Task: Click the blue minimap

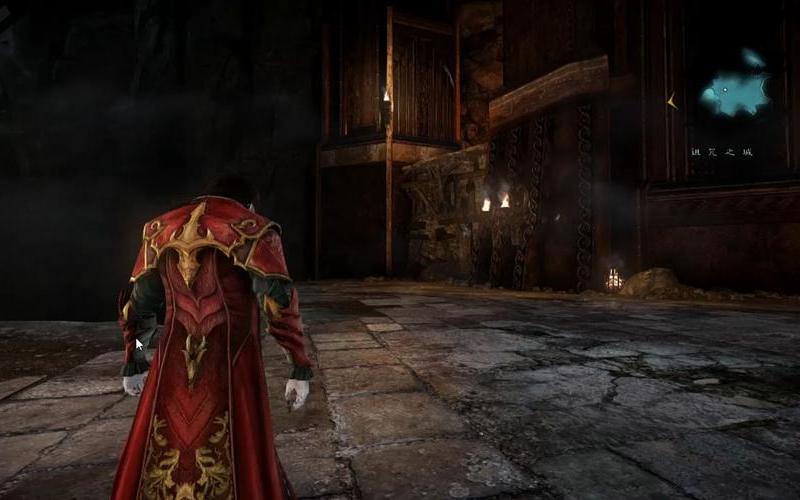Action: 735,92
